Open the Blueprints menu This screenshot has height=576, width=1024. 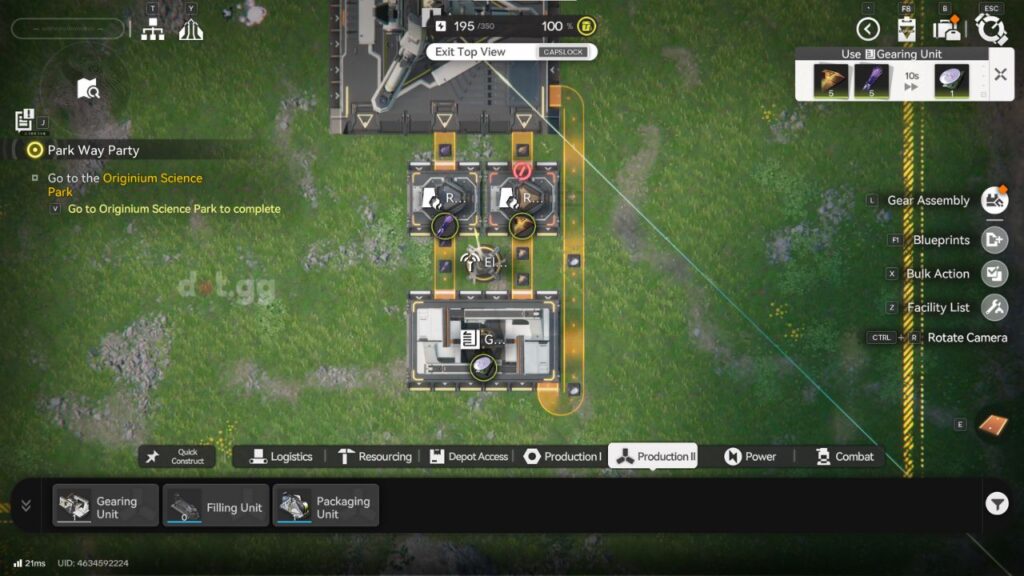pyautogui.click(x=993, y=240)
